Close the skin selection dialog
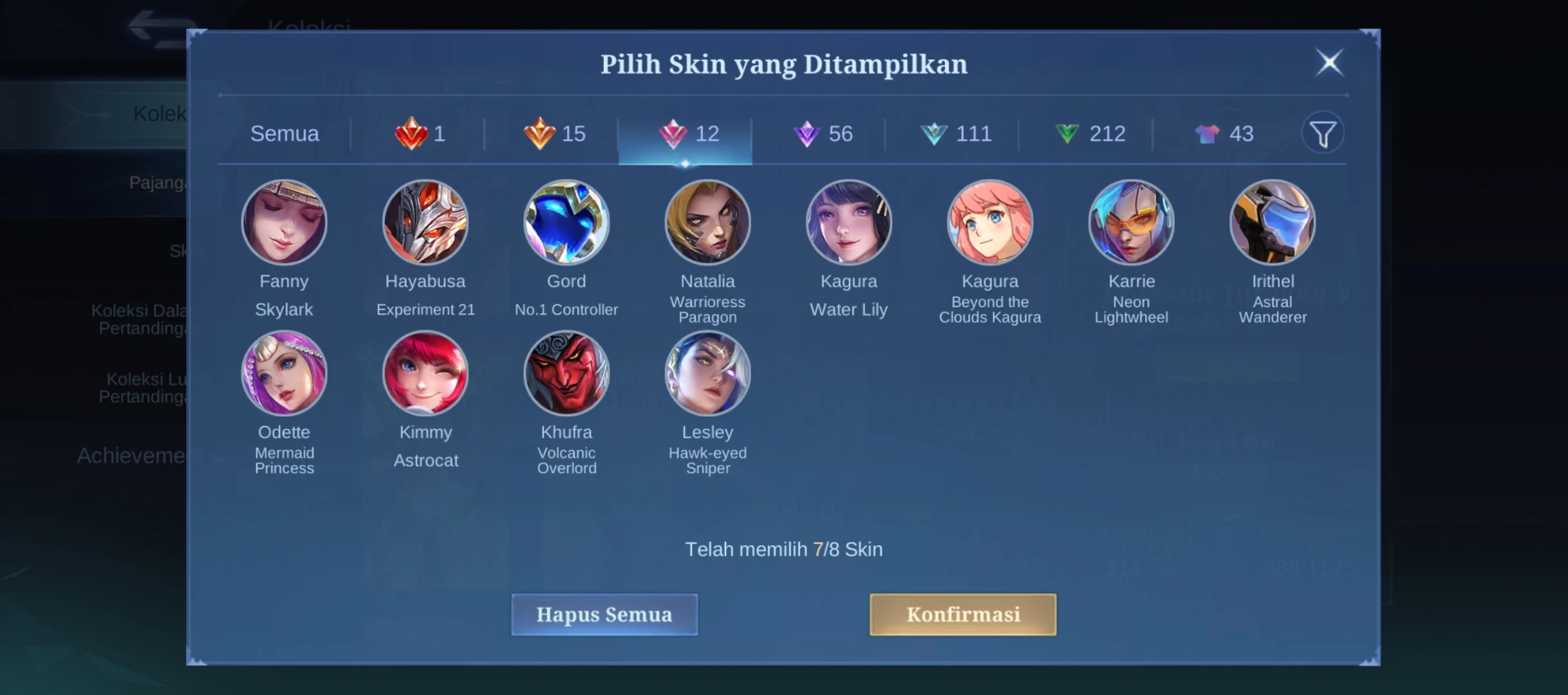Screen dimensions: 1568x695 coord(1329,62)
